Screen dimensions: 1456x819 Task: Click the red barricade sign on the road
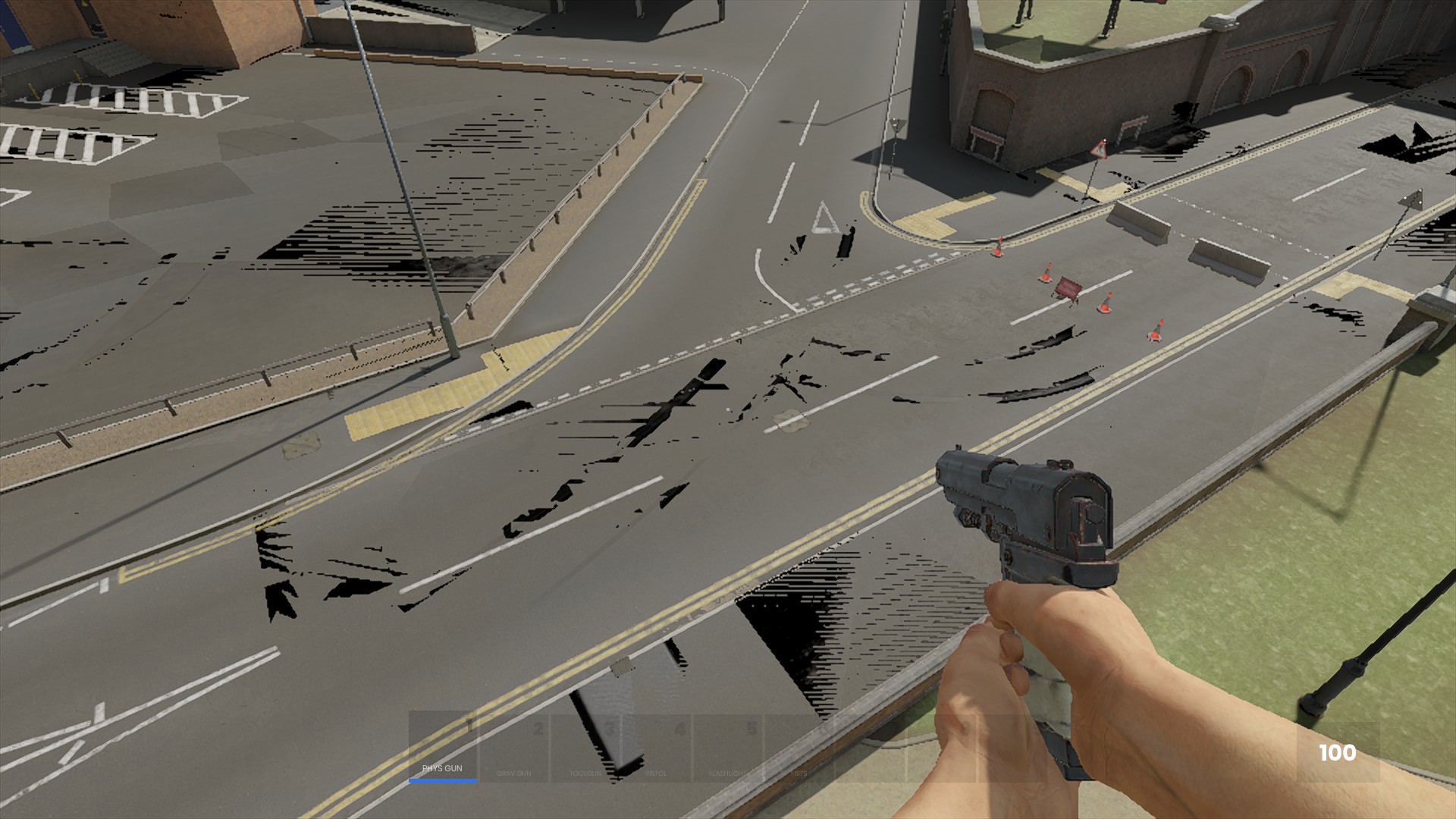[x=1068, y=288]
